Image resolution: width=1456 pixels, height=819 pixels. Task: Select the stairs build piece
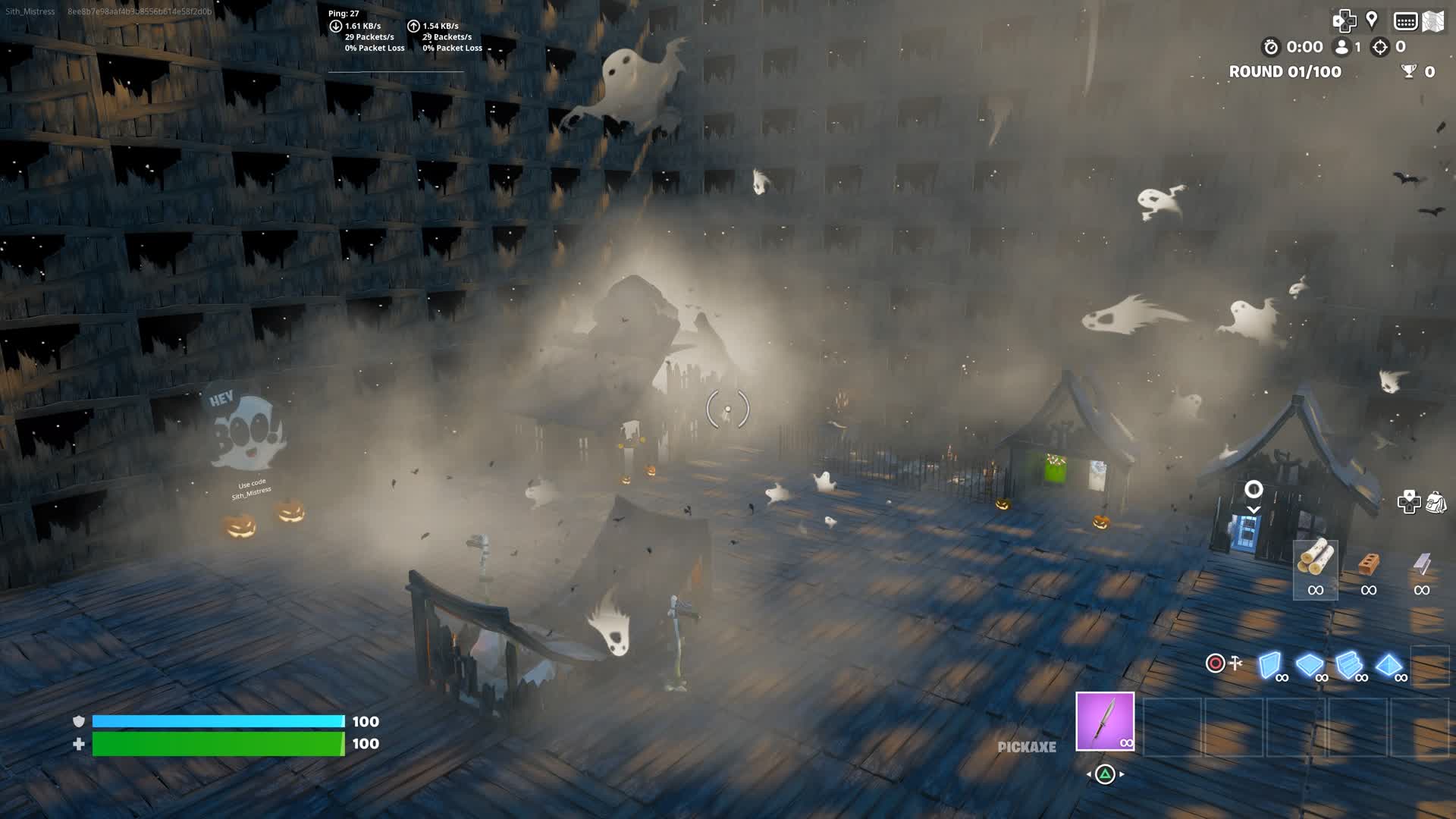click(x=1348, y=664)
